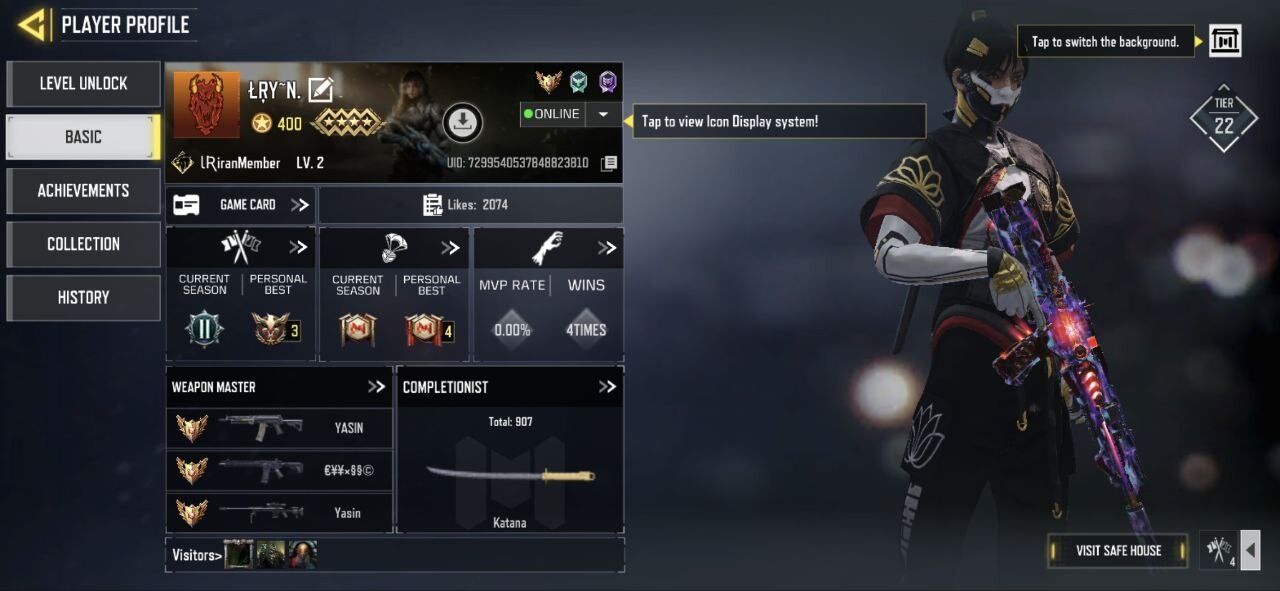View the History tab
The height and width of the screenshot is (591, 1280).
coord(83,298)
